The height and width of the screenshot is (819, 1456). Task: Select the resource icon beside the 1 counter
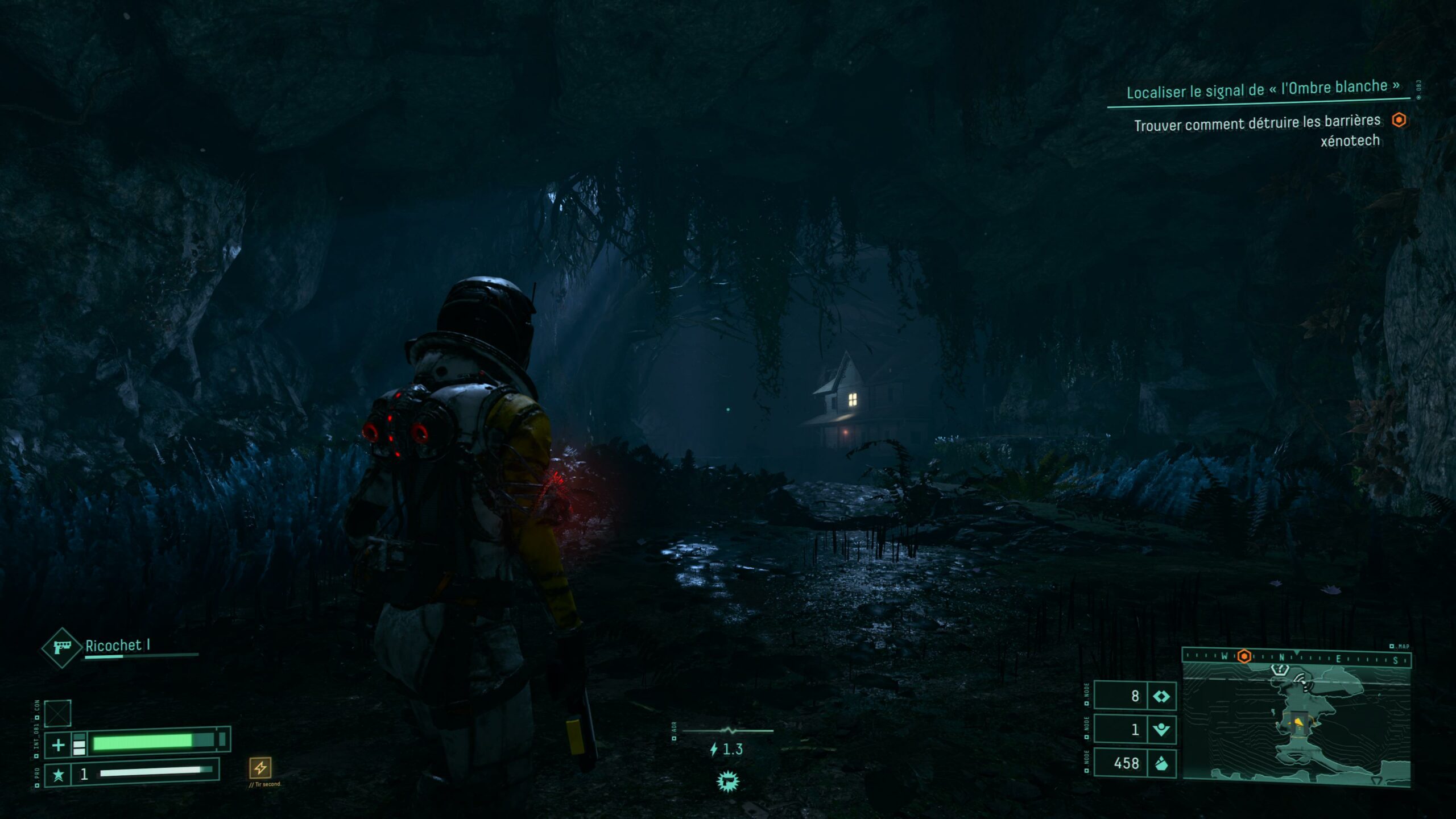1161,729
